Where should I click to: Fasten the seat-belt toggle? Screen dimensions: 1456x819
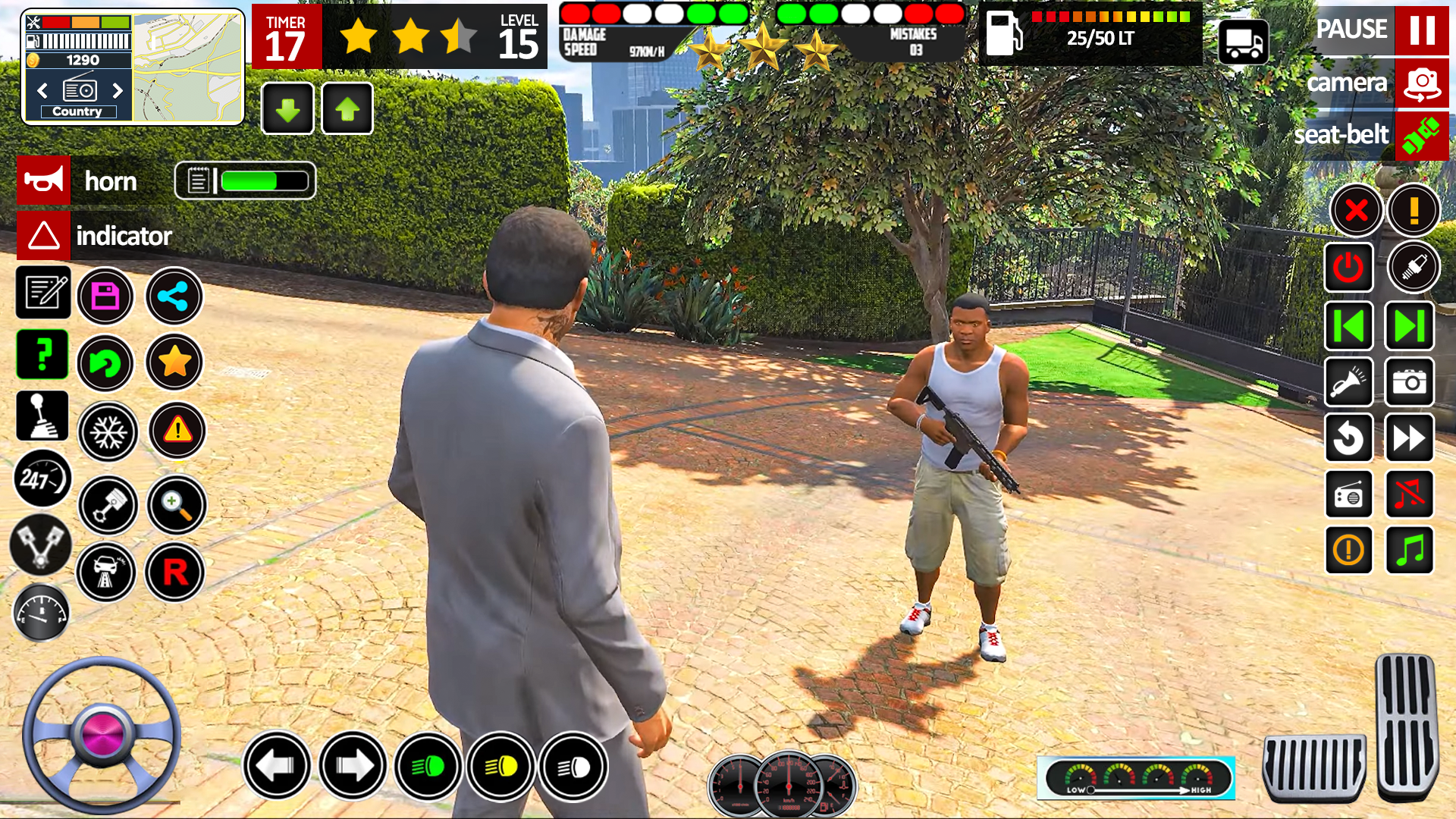click(1422, 136)
